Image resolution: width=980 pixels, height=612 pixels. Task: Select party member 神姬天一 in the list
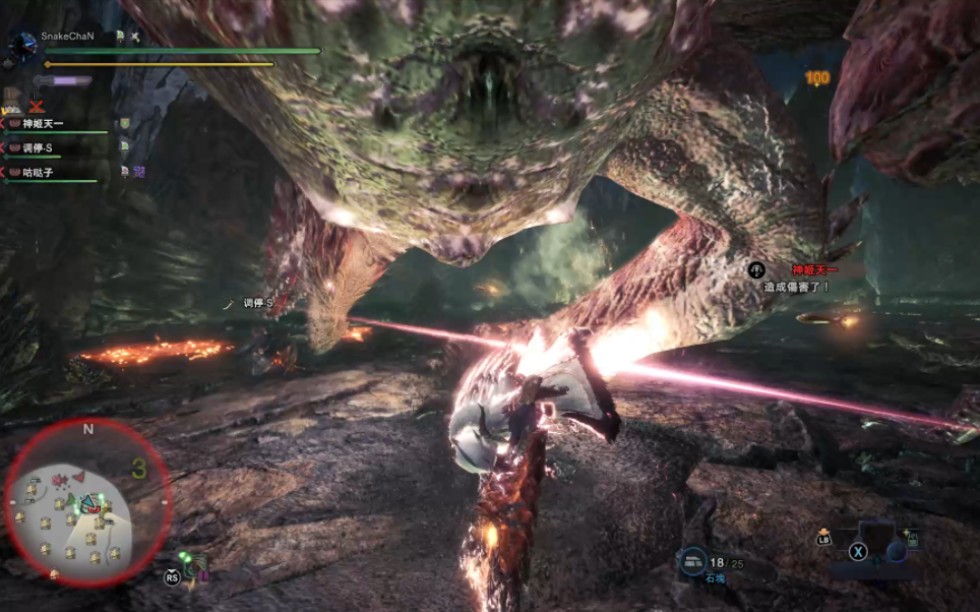pyautogui.click(x=43, y=123)
